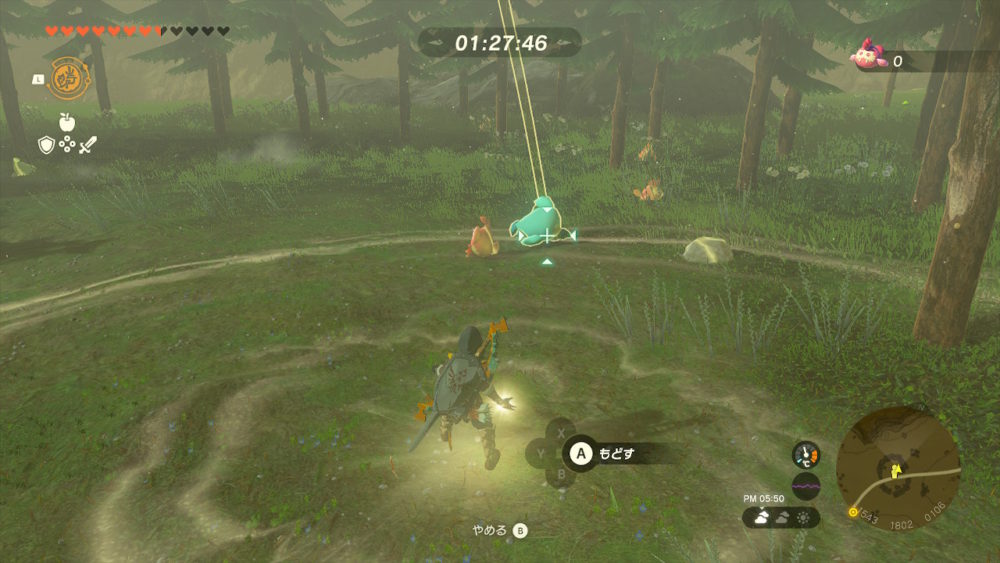The width and height of the screenshot is (1000, 563).
Task: Activate the orange Recall ability icon
Action: (x=67, y=77)
